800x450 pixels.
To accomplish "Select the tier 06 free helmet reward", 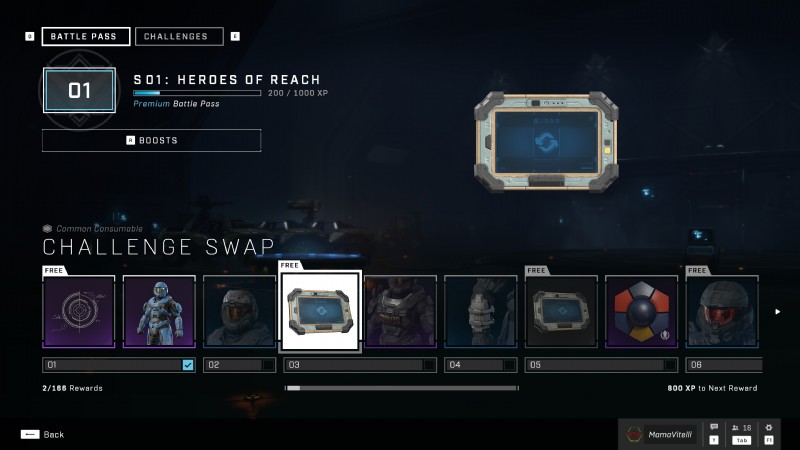I will click(x=721, y=311).
